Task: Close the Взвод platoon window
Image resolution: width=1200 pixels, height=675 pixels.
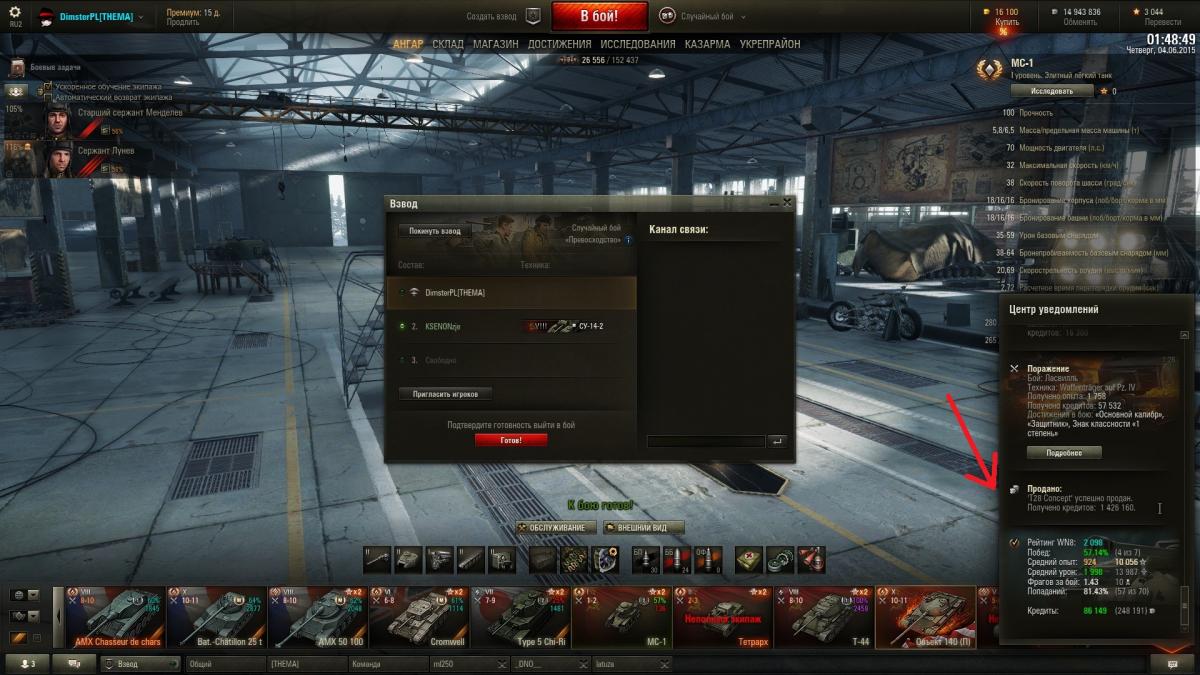Action: click(787, 203)
